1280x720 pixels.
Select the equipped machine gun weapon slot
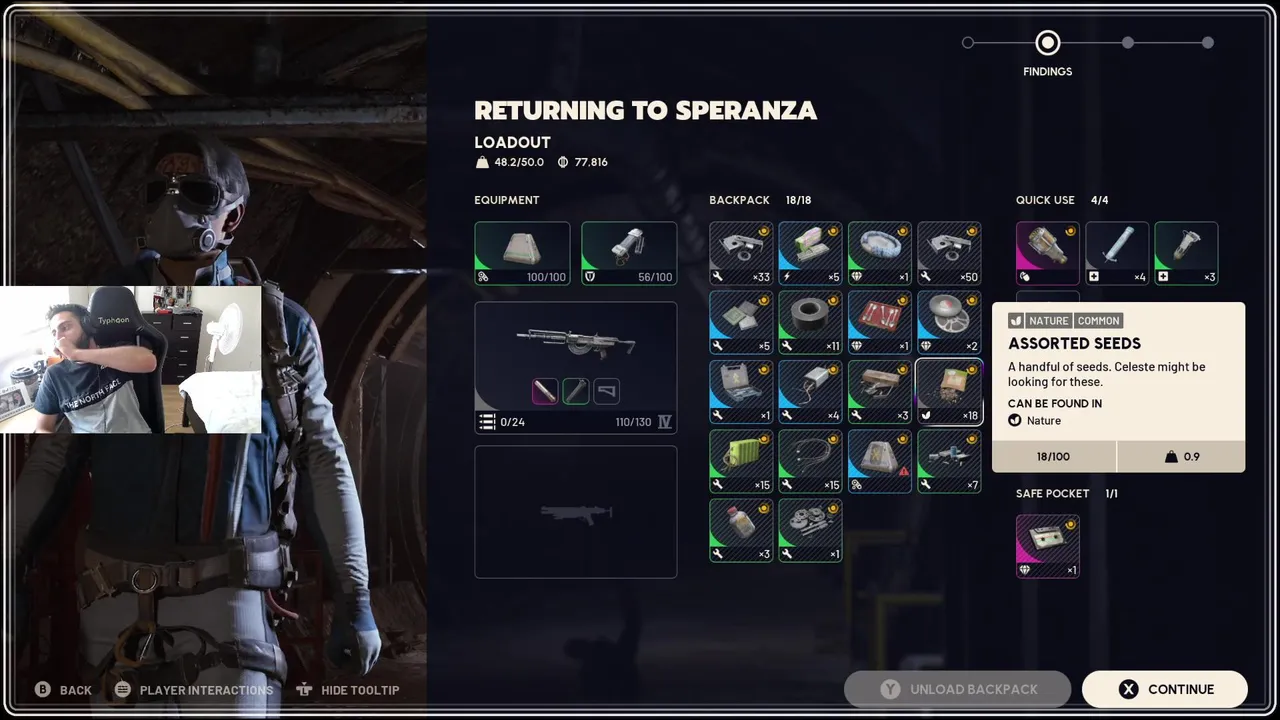click(575, 367)
